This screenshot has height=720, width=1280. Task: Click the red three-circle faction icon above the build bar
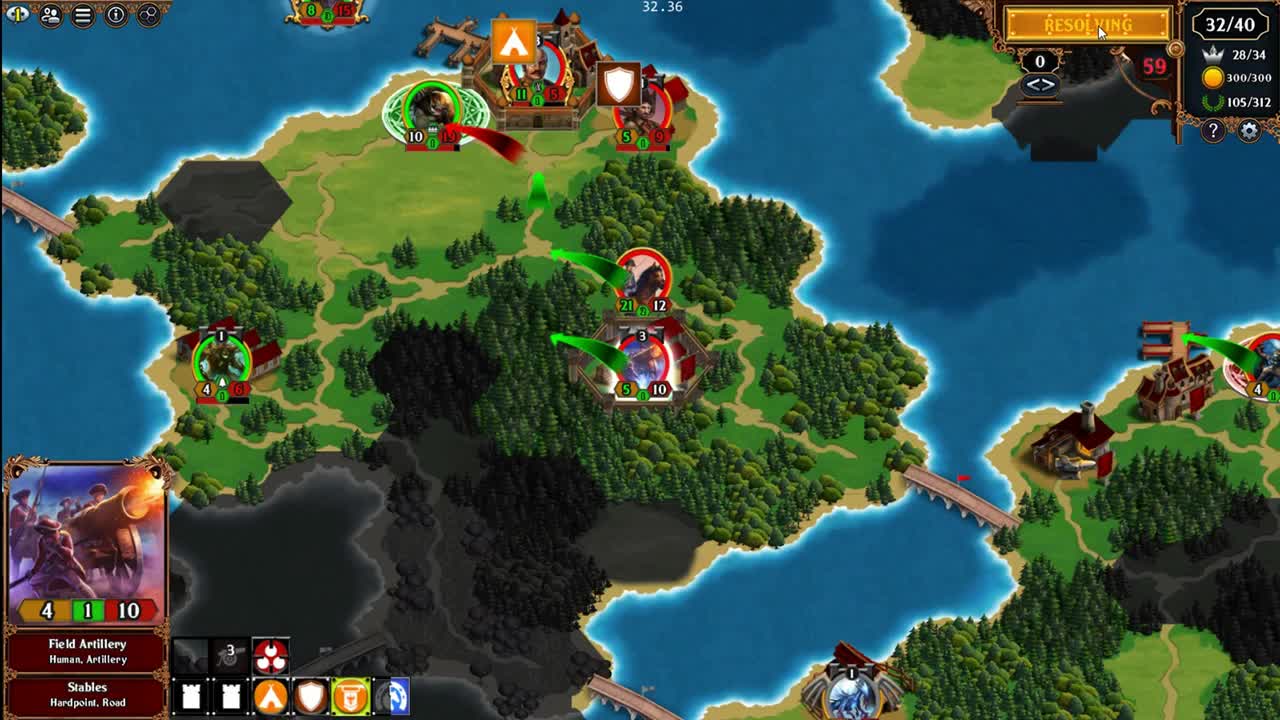coord(270,655)
